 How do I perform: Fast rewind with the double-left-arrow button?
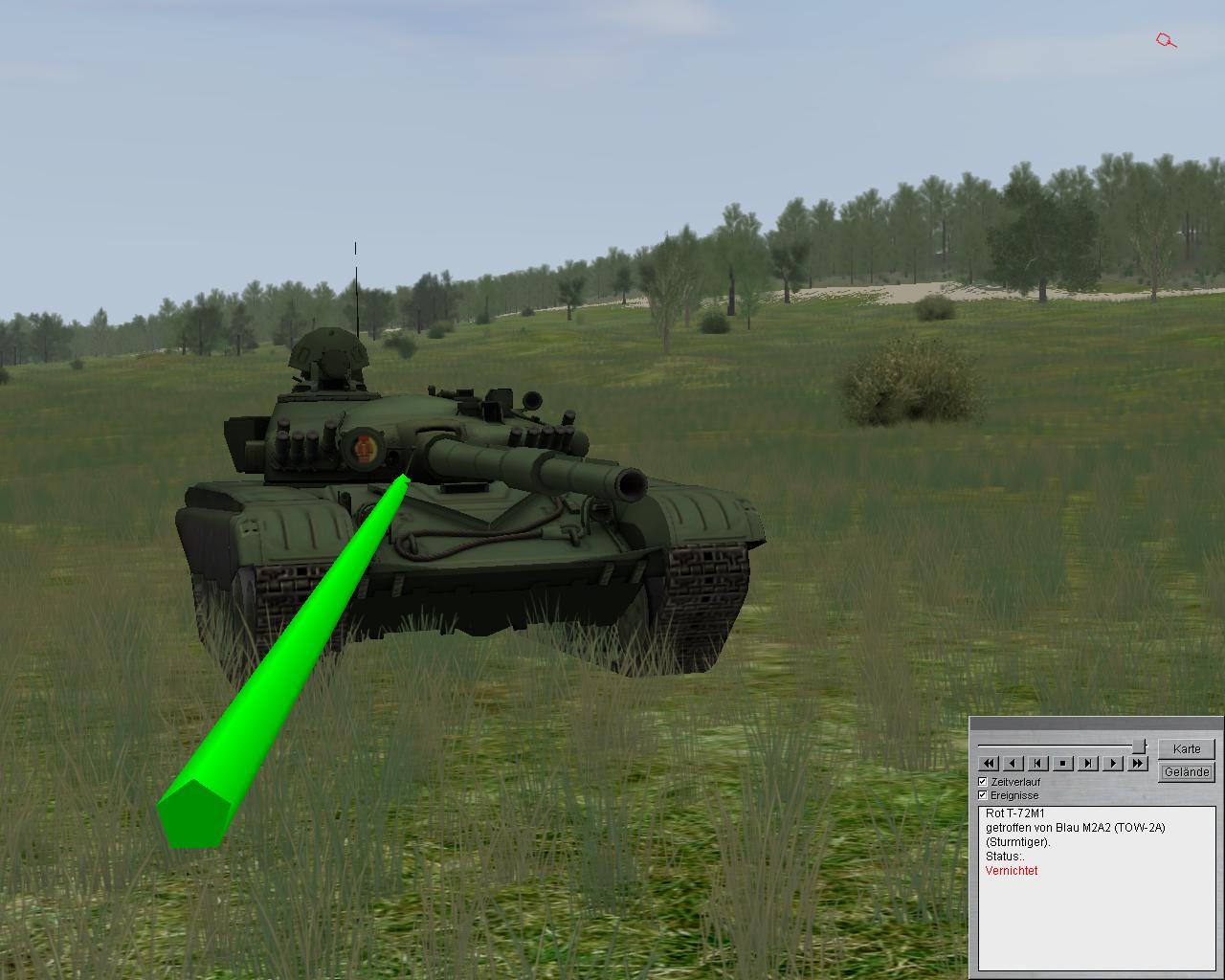(x=989, y=763)
